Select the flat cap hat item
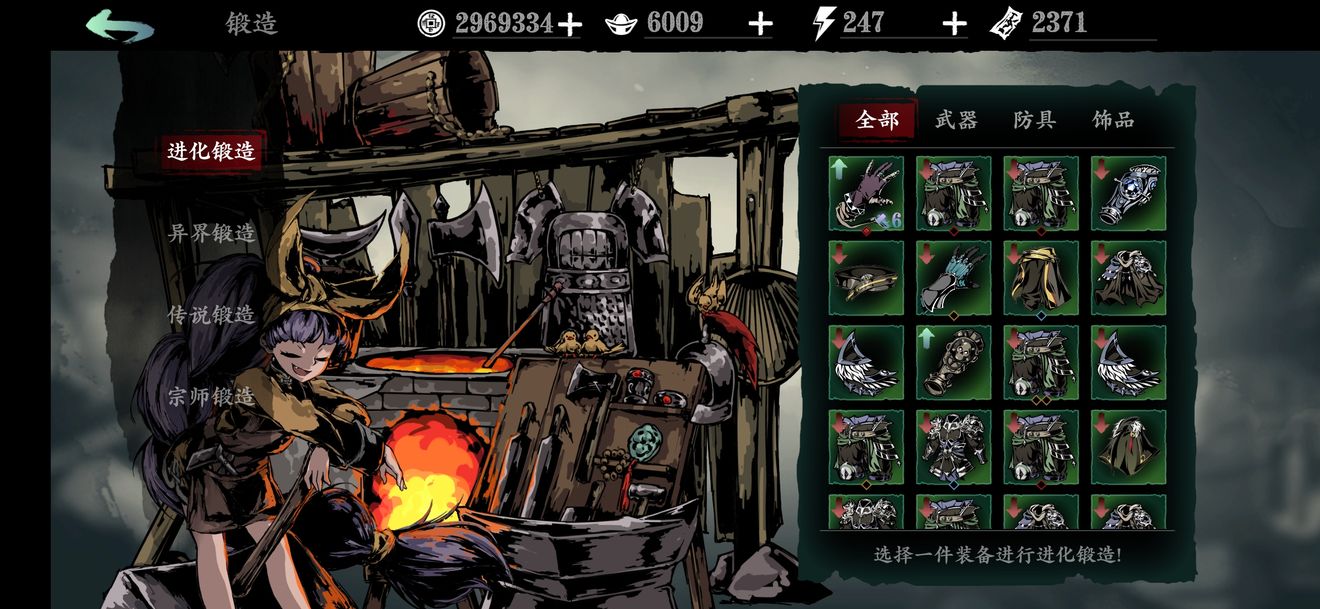Image resolution: width=1320 pixels, height=609 pixels. [866, 278]
